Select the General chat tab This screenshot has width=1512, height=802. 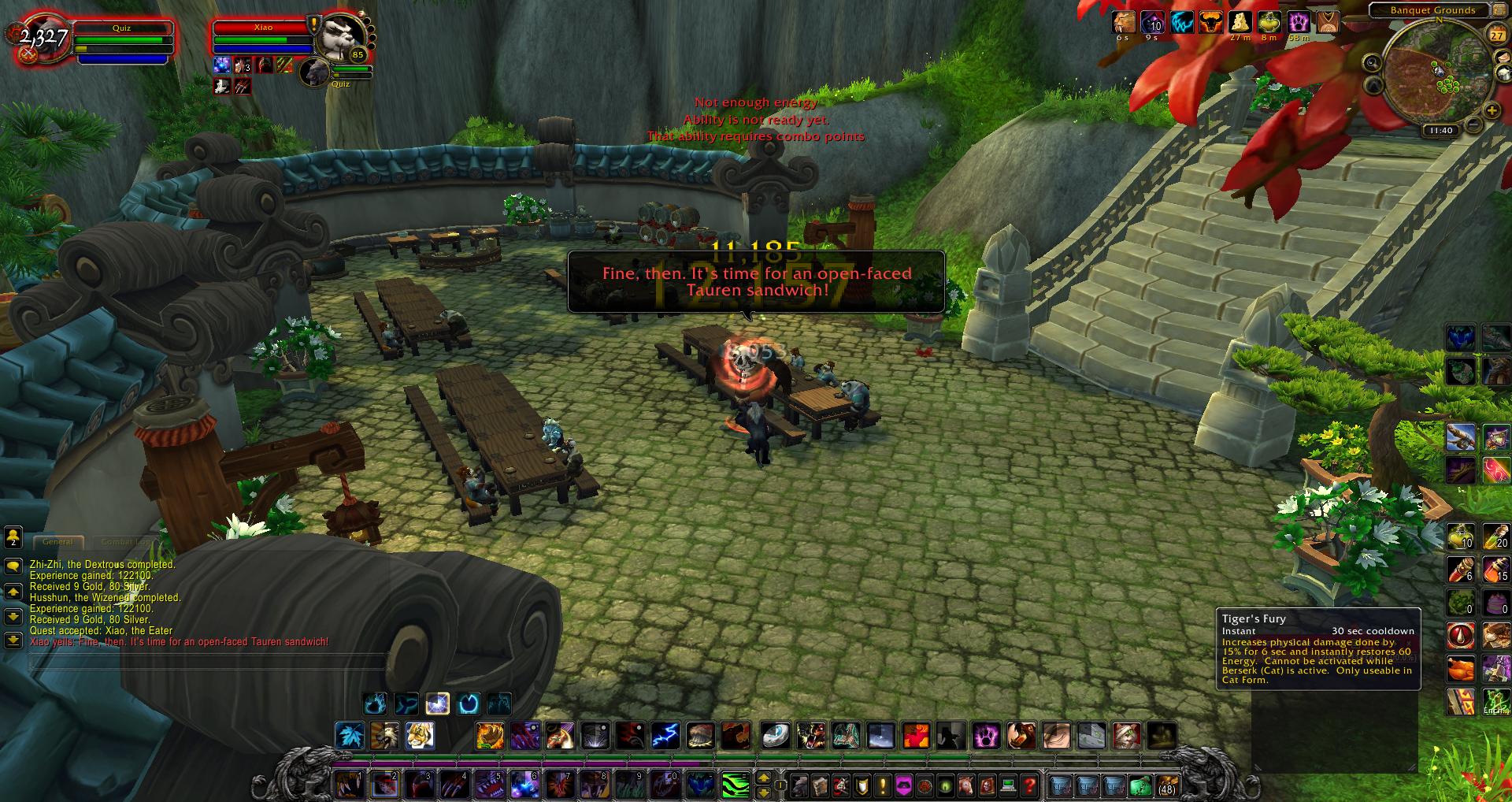59,541
